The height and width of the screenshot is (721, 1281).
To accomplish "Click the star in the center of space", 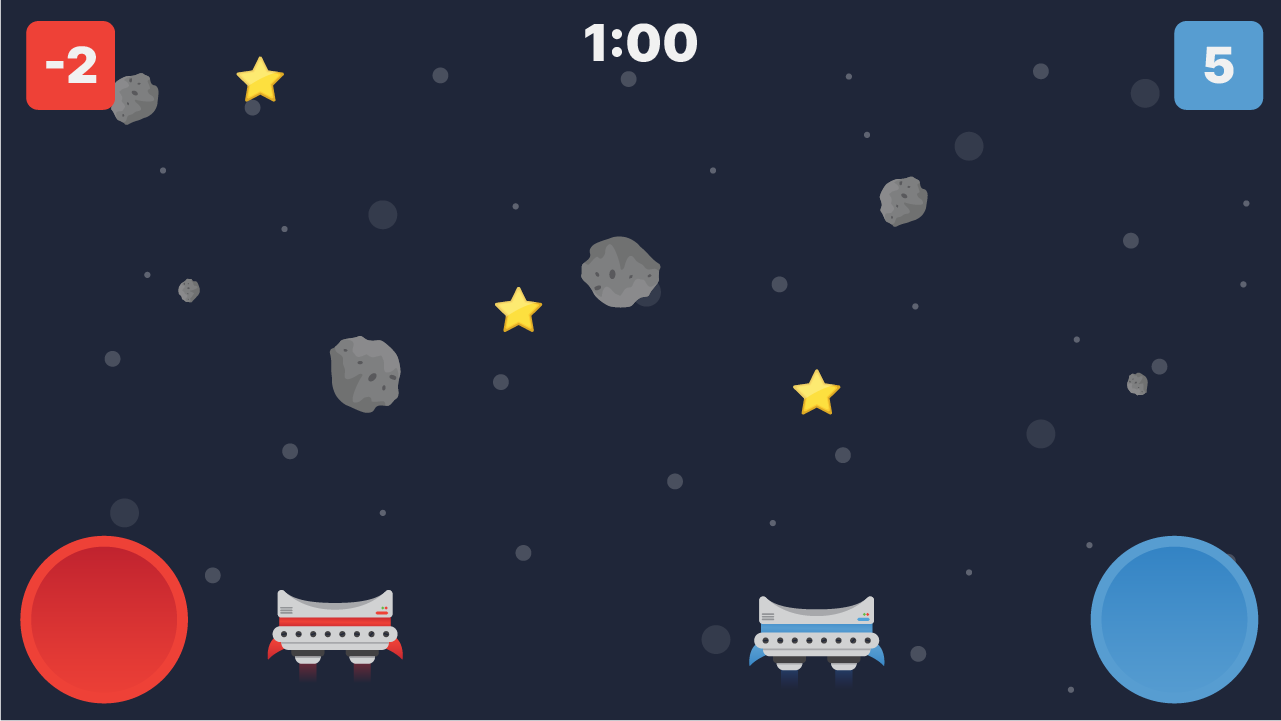I will click(518, 310).
